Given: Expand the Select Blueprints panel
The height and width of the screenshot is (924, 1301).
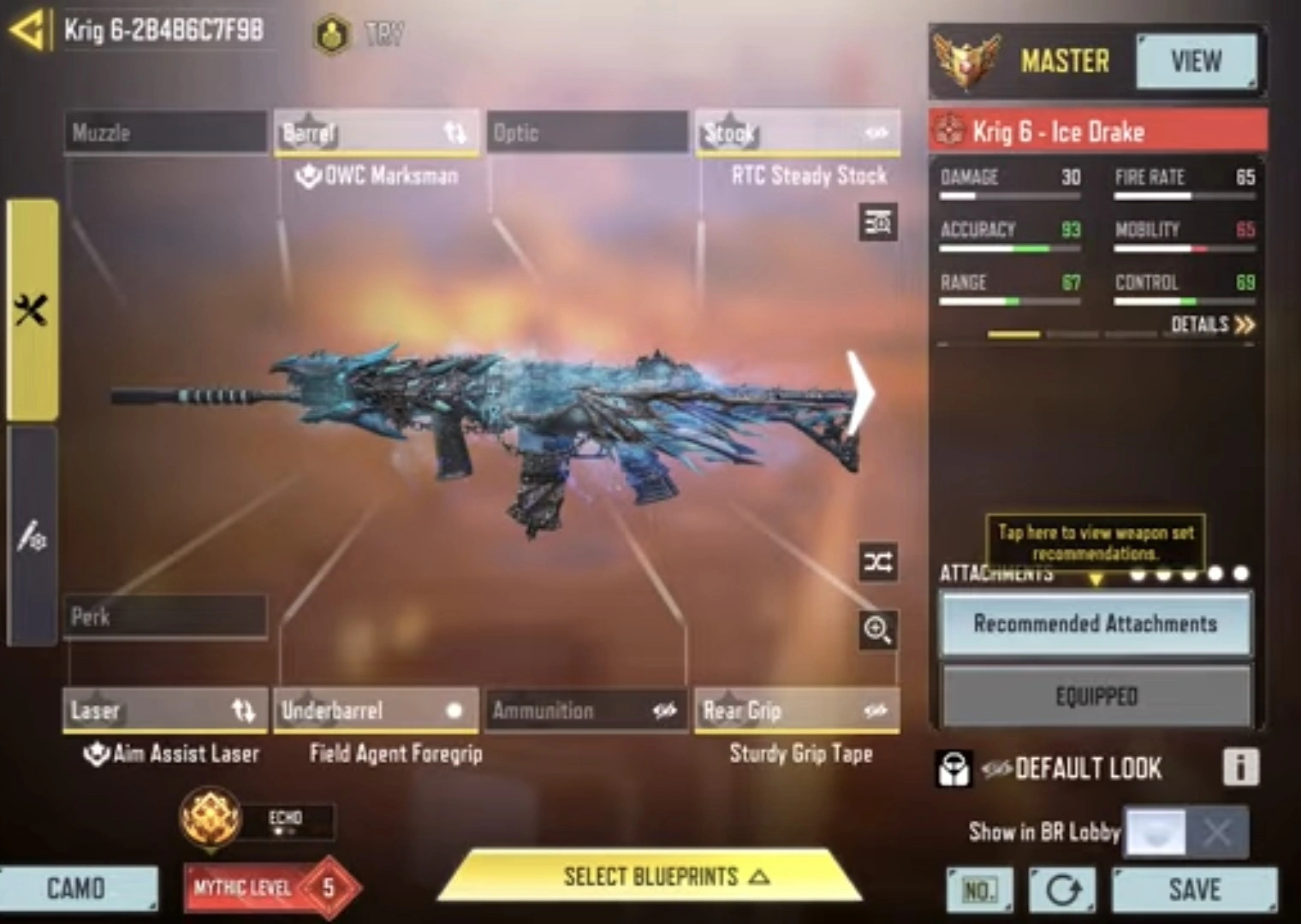Looking at the screenshot, I should point(652,877).
